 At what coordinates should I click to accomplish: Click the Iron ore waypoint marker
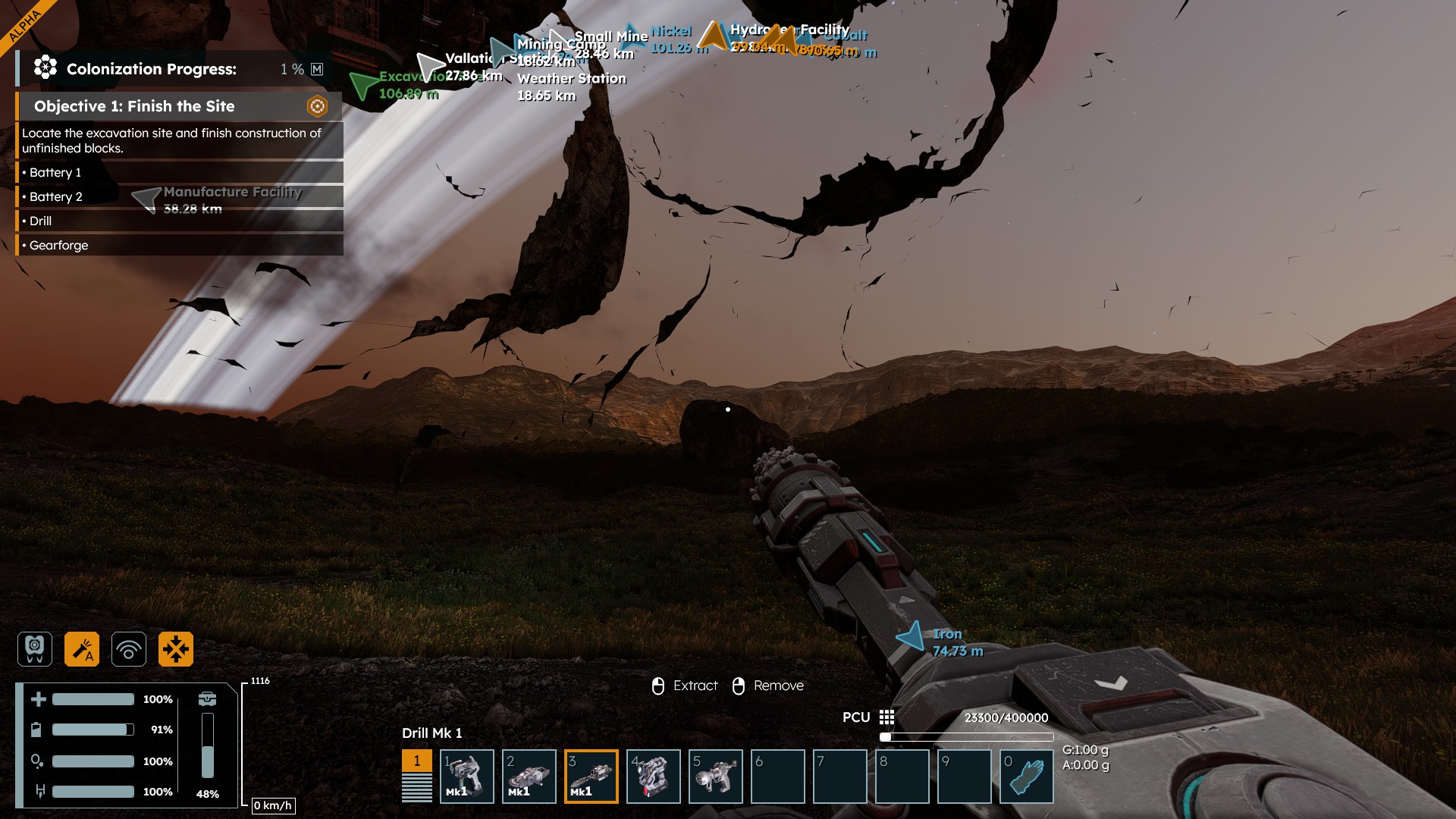tap(911, 637)
